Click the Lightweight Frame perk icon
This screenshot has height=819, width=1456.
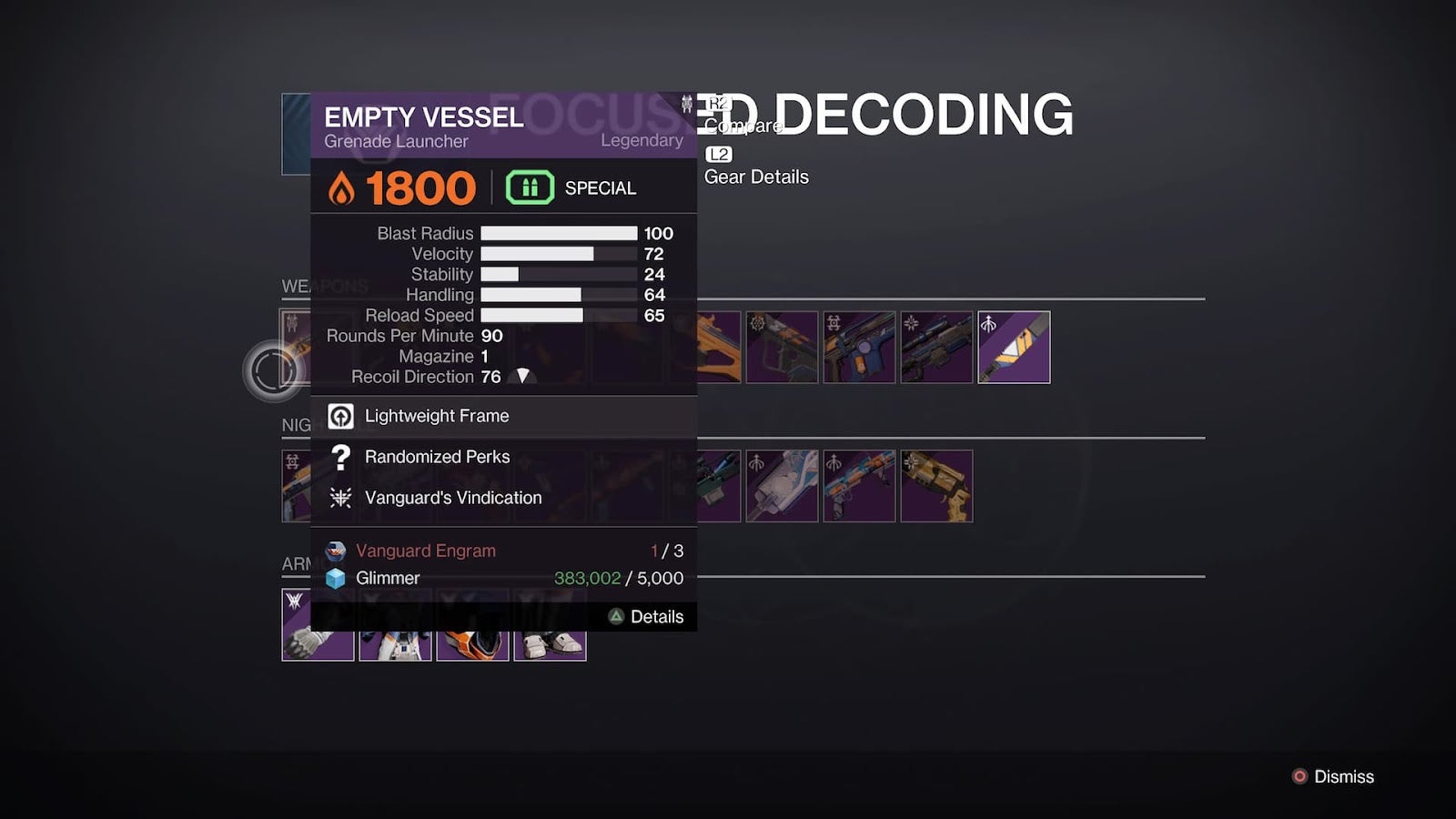(x=340, y=416)
